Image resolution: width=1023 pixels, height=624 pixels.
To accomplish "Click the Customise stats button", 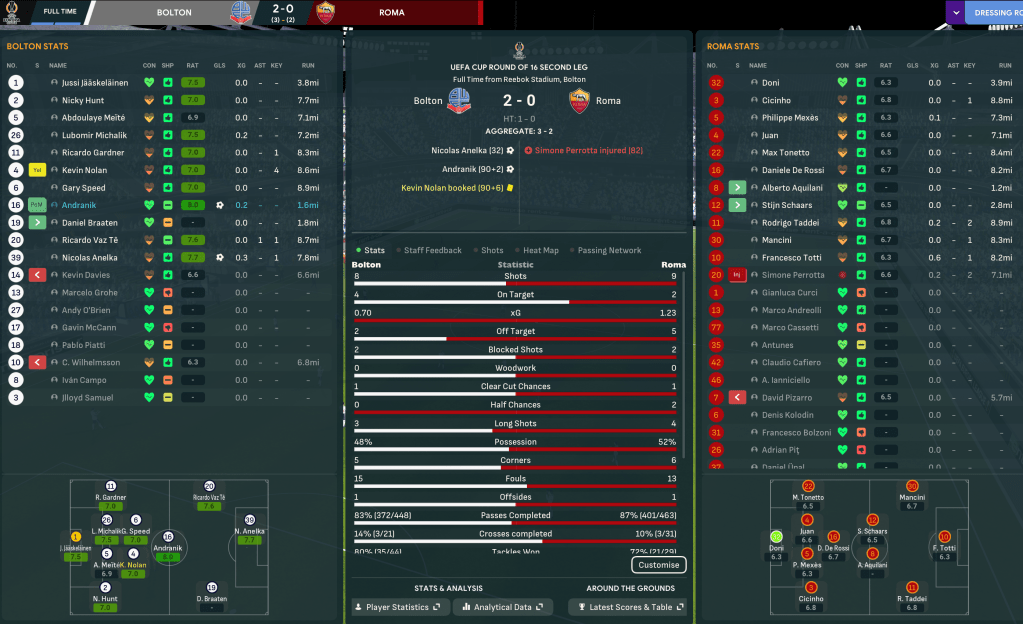I will click(659, 565).
